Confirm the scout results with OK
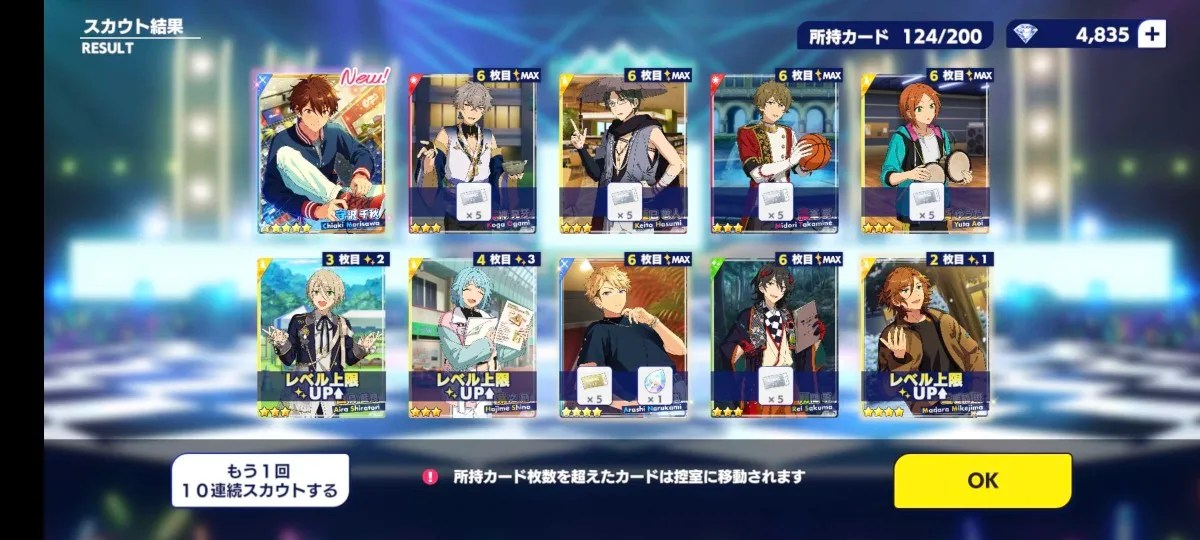 point(982,480)
